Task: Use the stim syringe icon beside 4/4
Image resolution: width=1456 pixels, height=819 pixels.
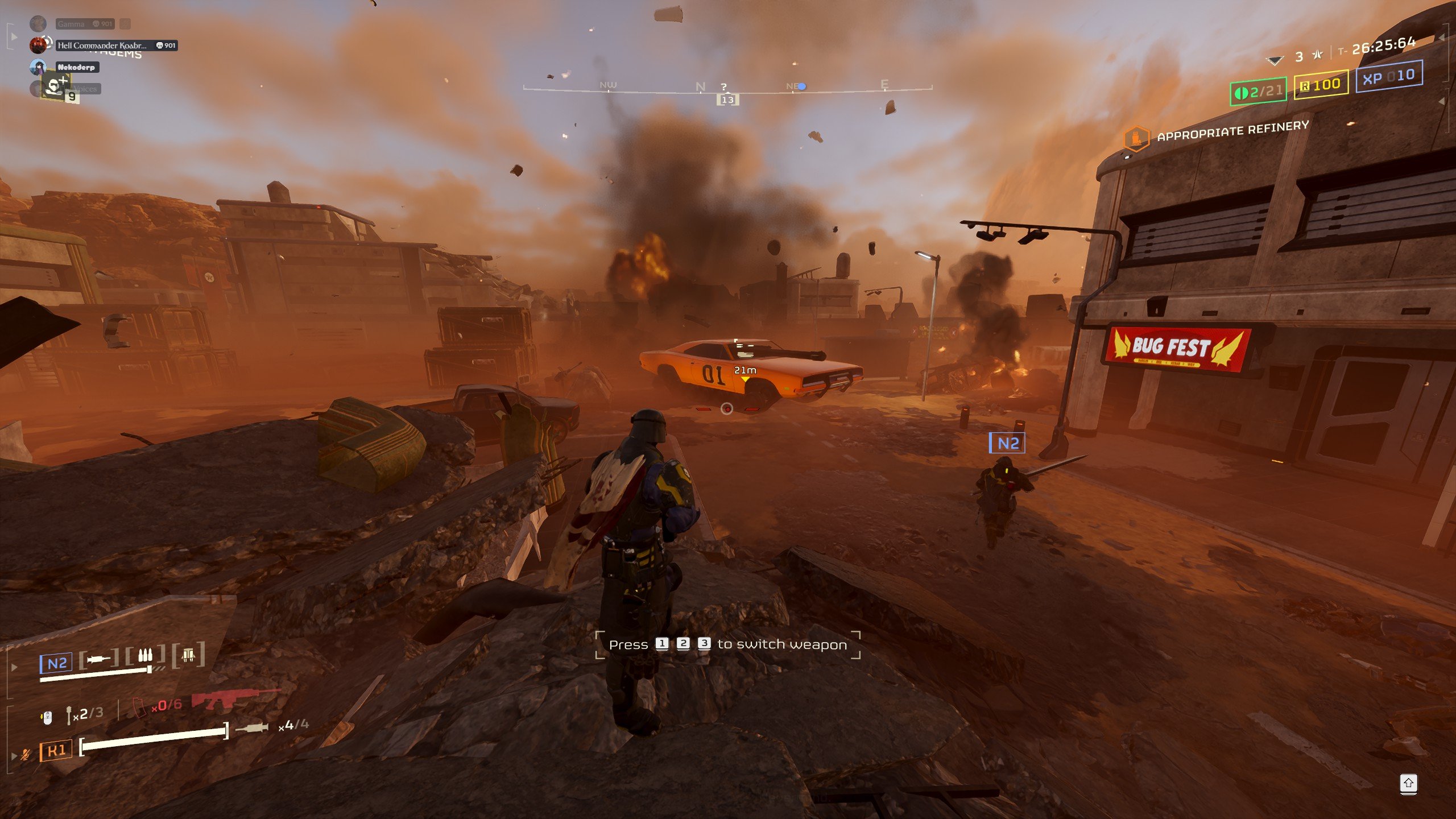Action: click(x=251, y=727)
